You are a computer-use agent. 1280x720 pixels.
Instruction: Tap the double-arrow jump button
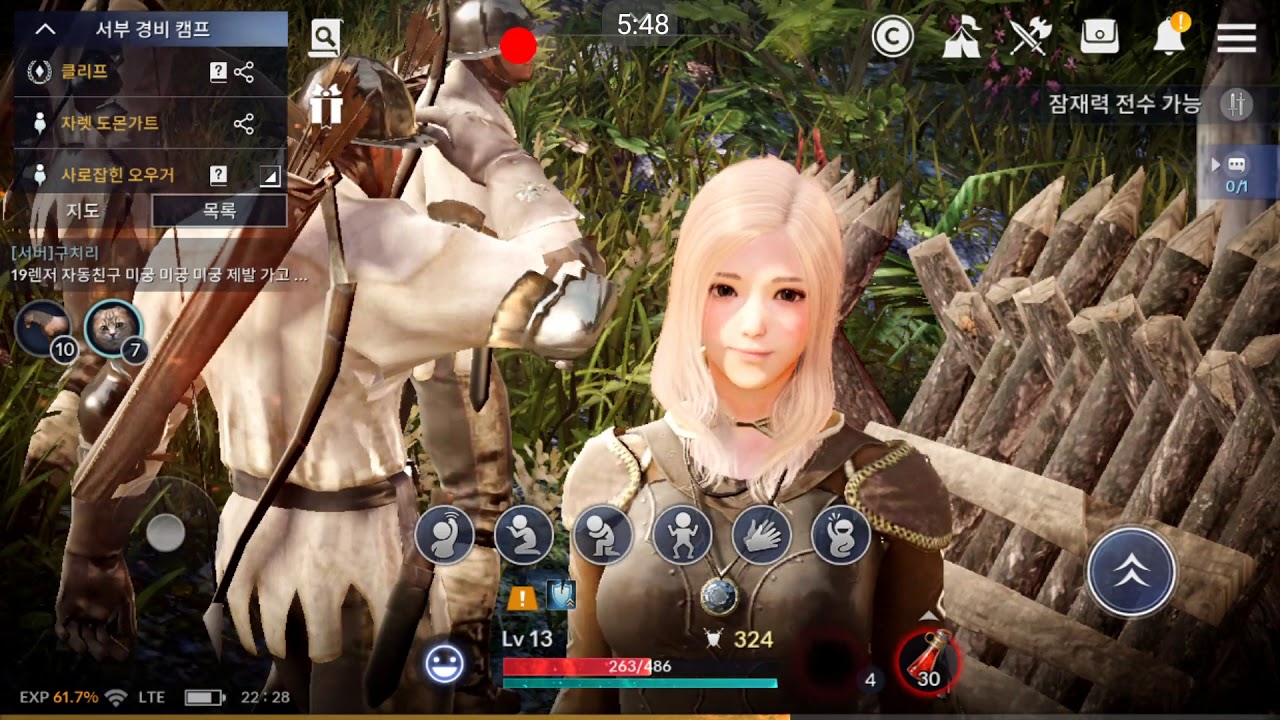tap(1131, 572)
